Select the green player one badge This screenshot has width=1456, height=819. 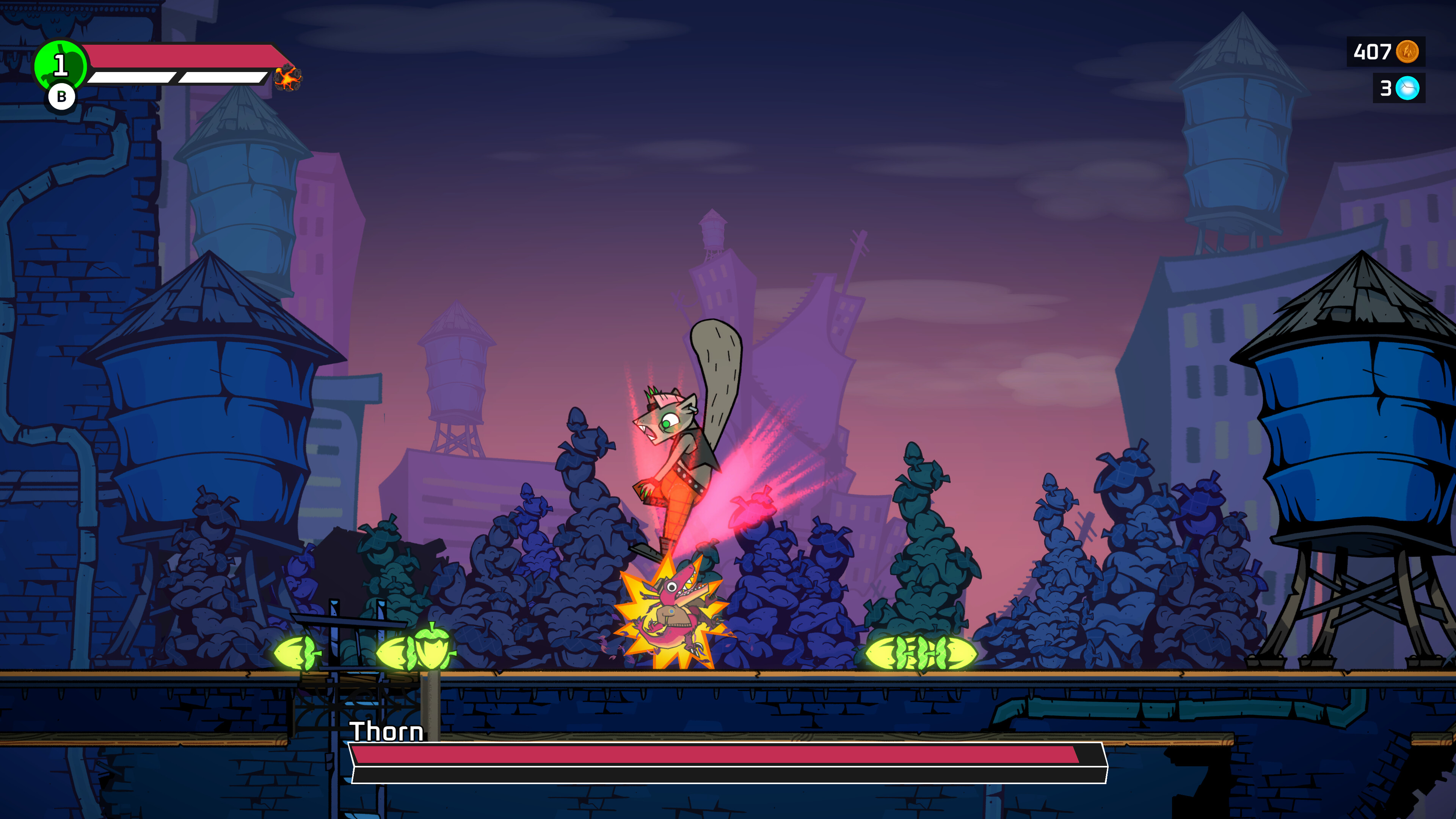coord(60,66)
